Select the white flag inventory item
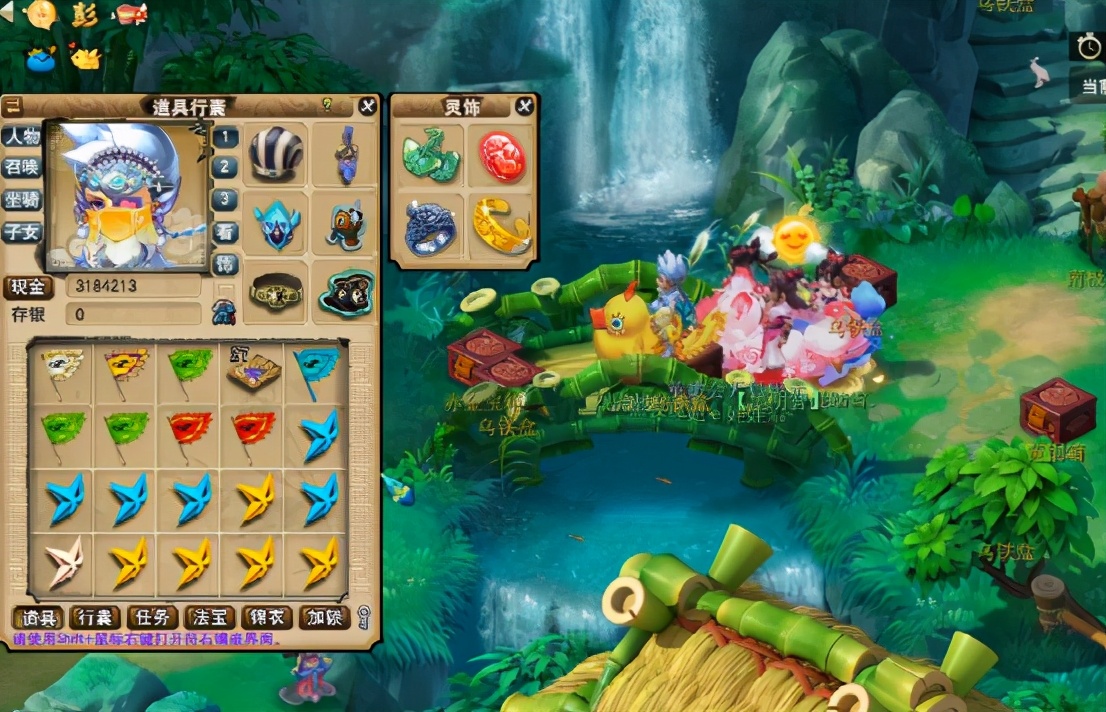 (x=63, y=369)
